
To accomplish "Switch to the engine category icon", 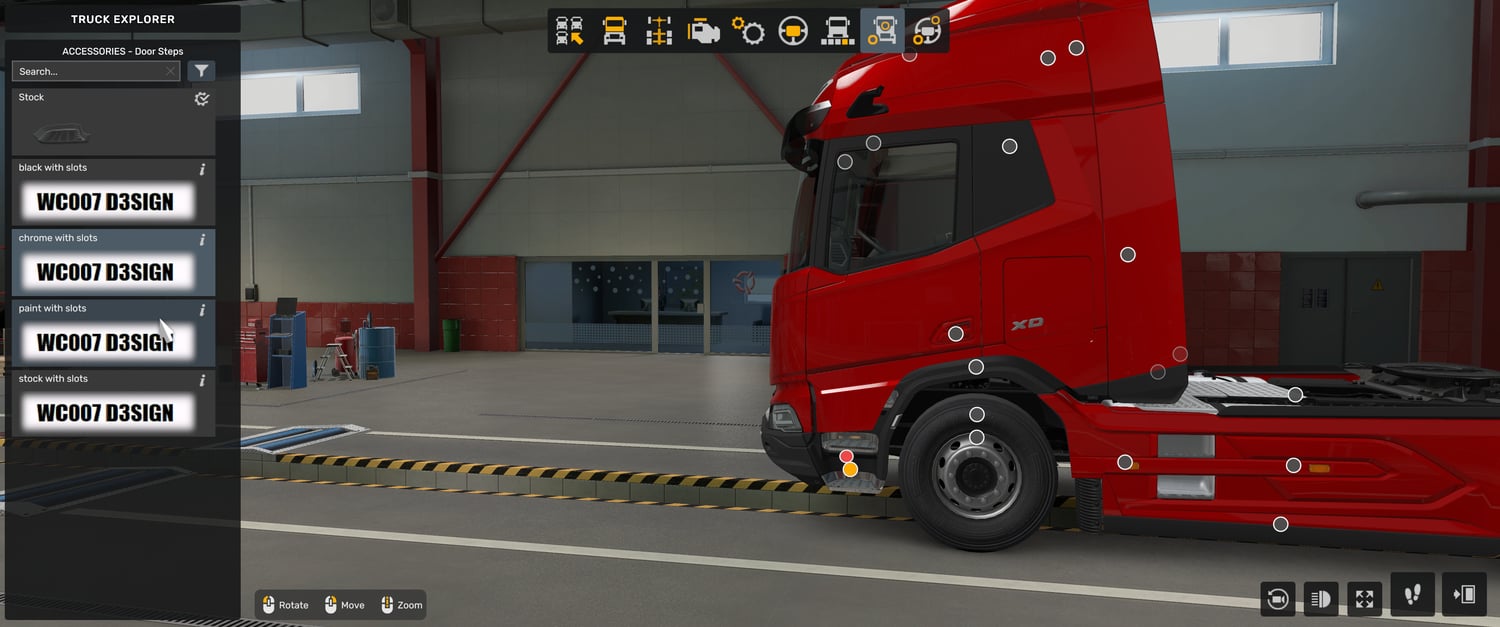I will (703, 31).
